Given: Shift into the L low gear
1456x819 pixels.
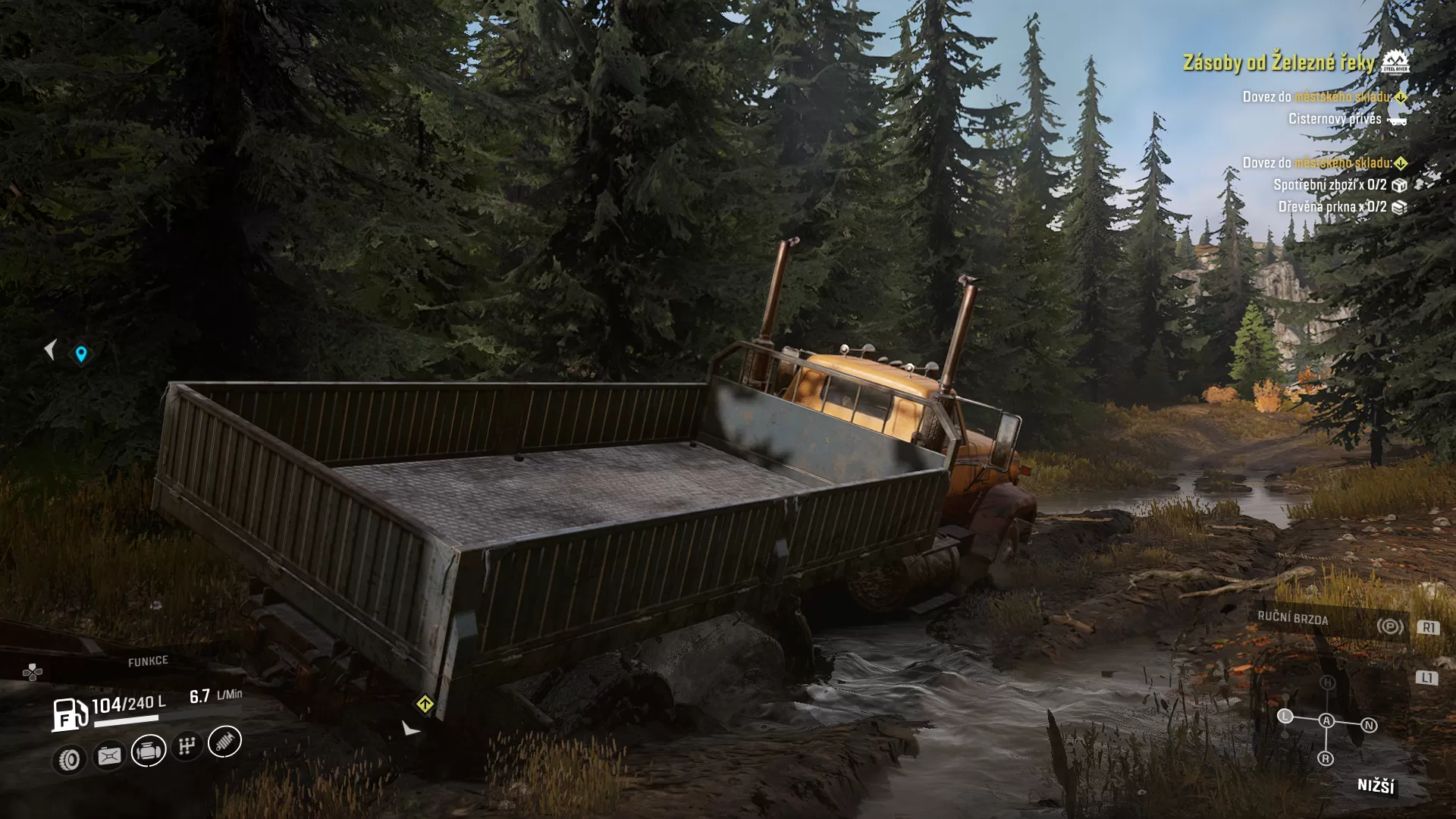Looking at the screenshot, I should [1285, 716].
